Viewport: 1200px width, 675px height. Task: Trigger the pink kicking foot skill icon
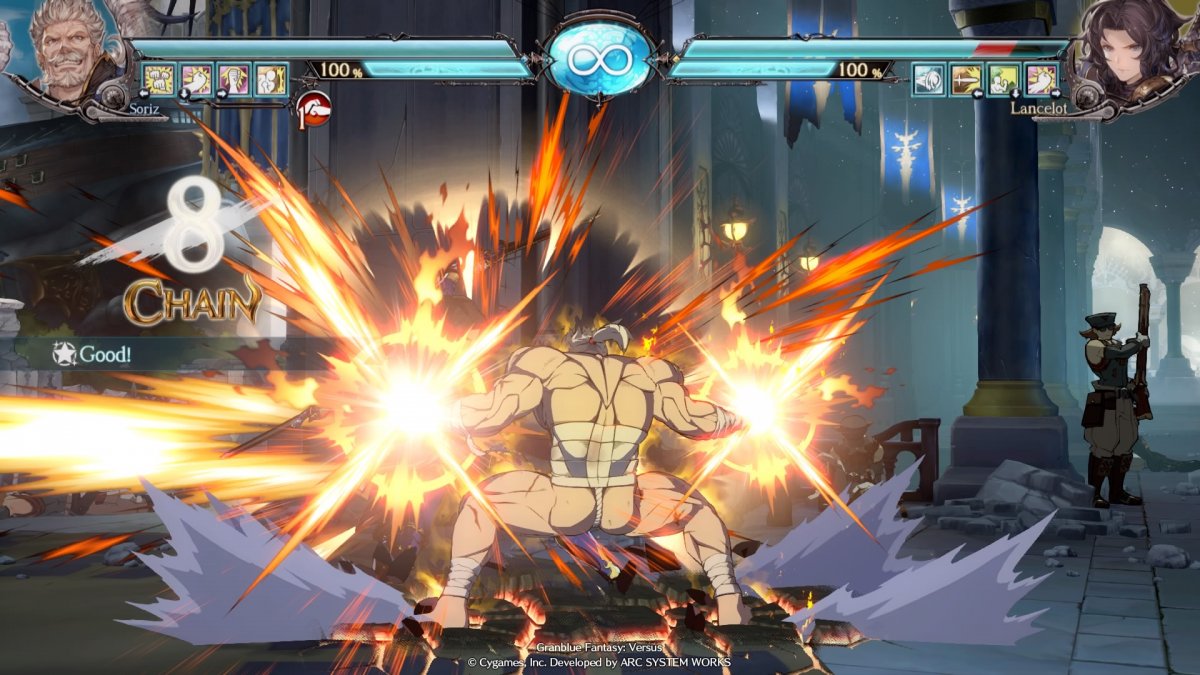(x=1042, y=79)
